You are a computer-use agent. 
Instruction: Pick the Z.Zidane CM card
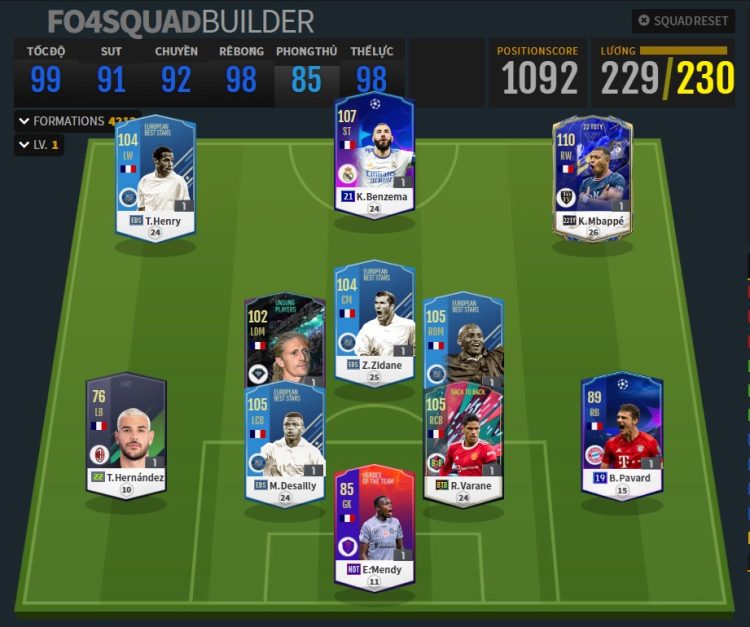pos(373,322)
